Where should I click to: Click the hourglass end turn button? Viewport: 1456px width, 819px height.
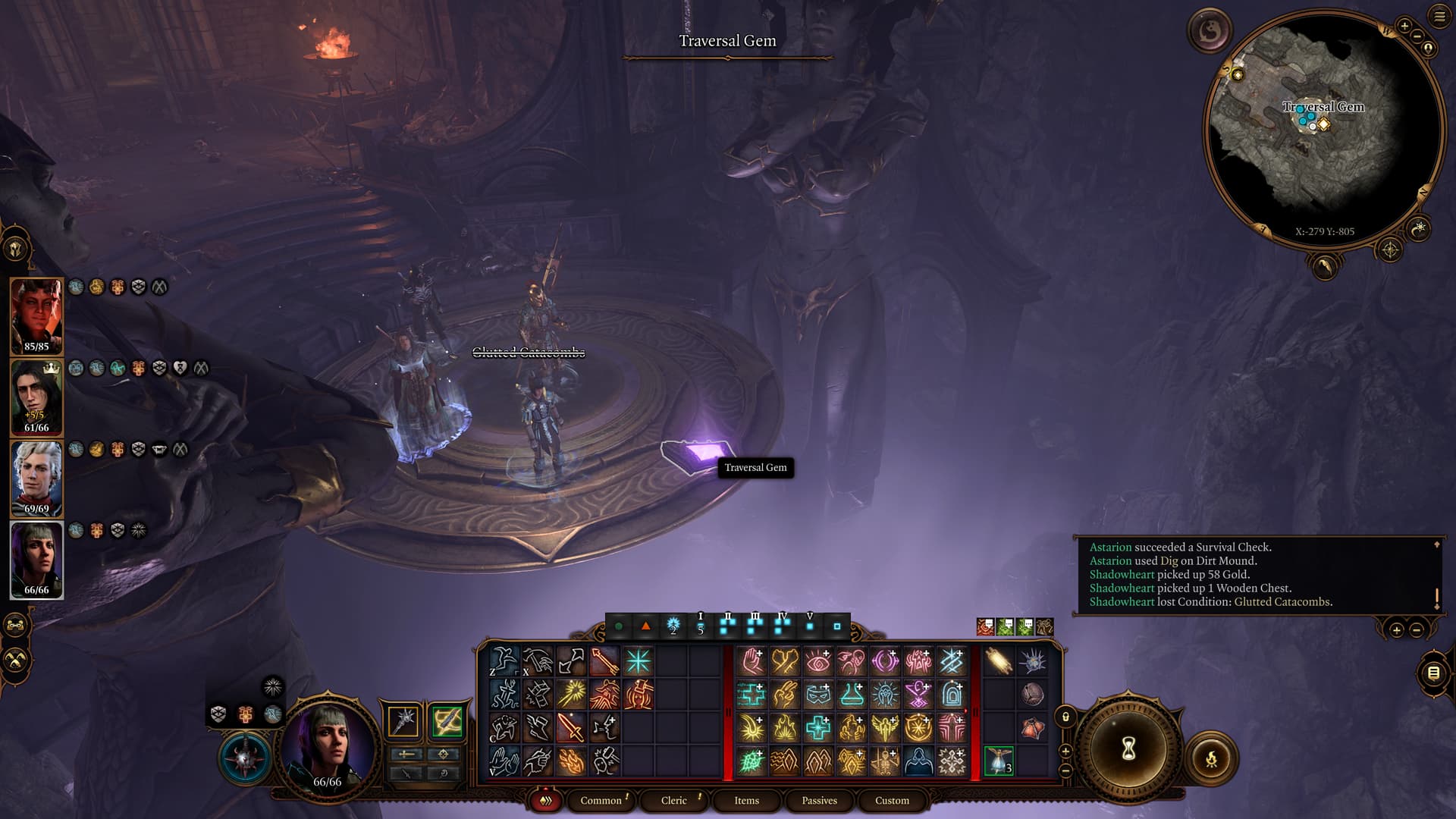tap(1128, 749)
